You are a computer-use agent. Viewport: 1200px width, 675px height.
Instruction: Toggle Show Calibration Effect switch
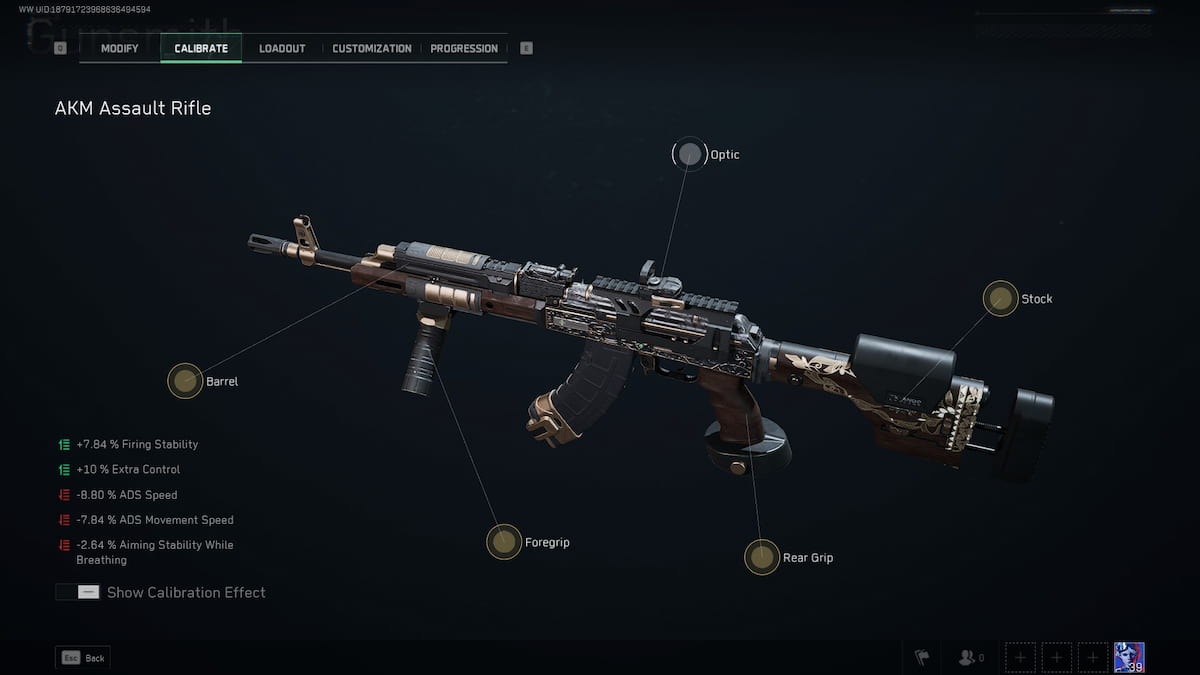77,592
